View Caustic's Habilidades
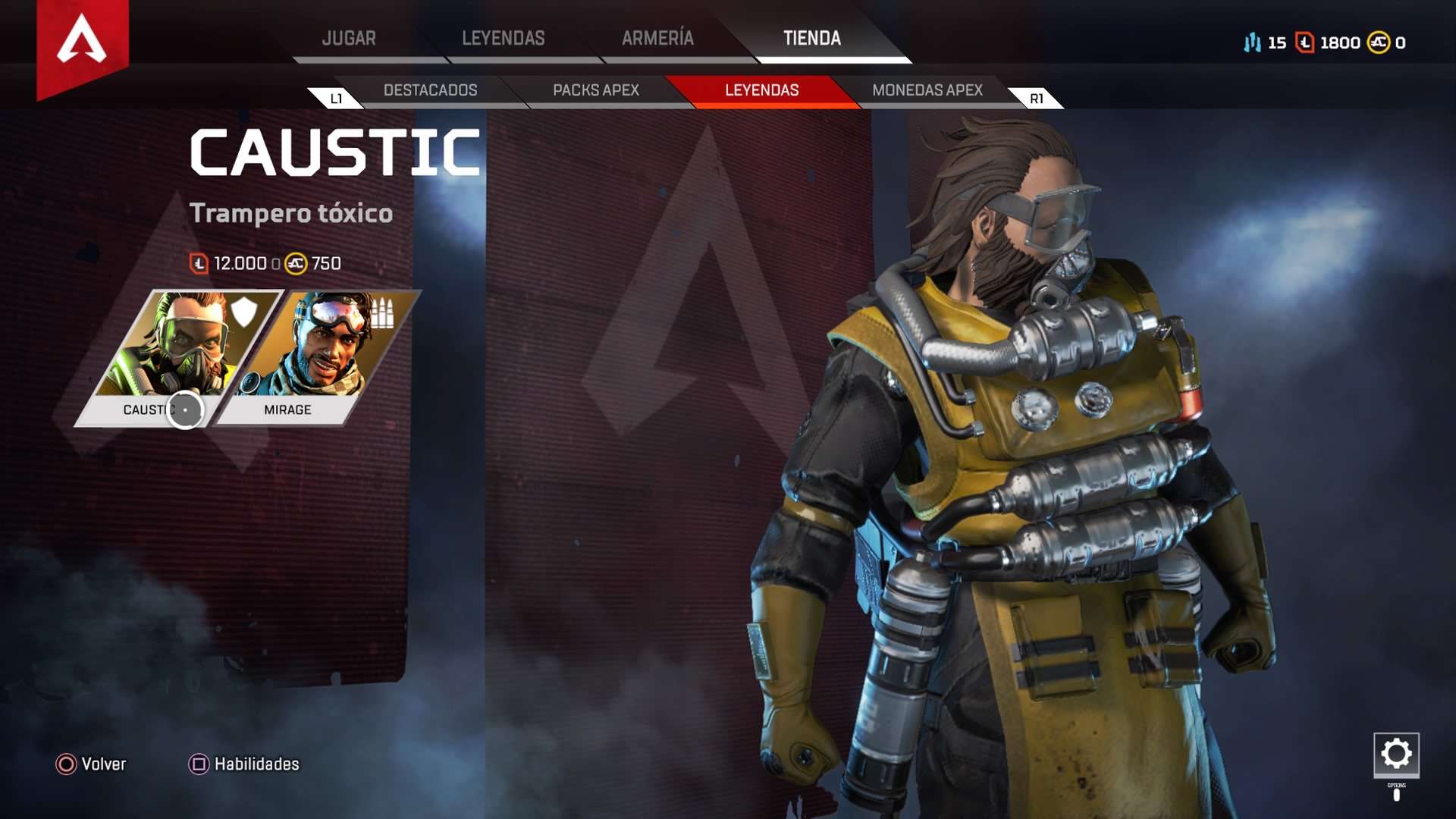Viewport: 1456px width, 819px height. click(x=244, y=764)
